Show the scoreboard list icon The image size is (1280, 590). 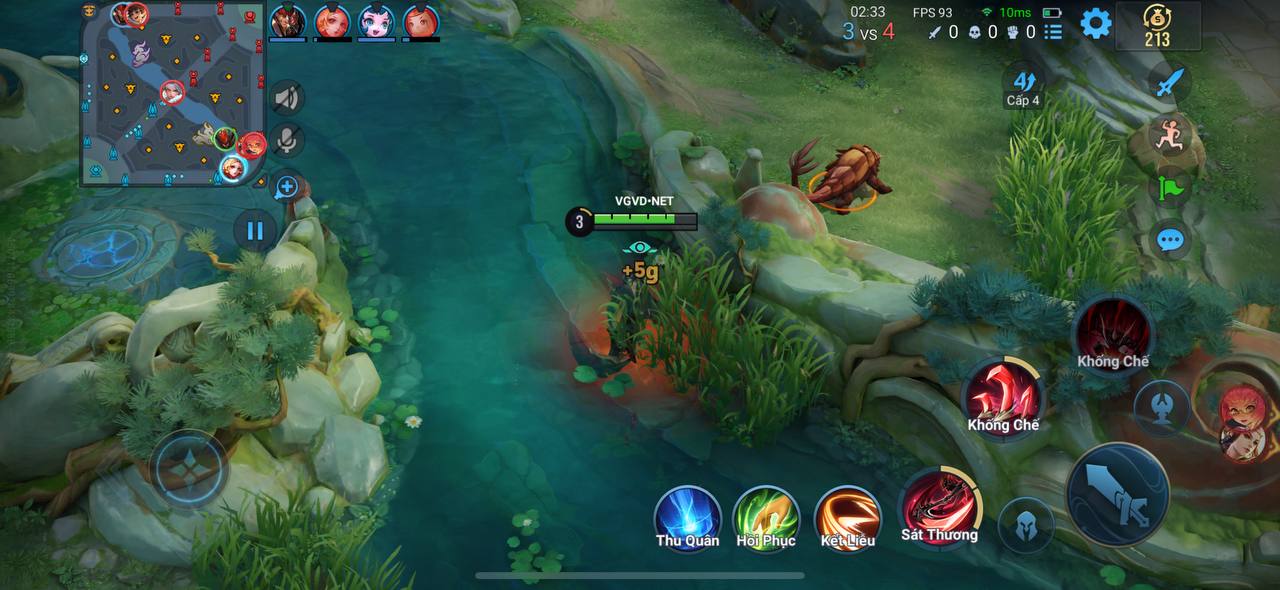pyautogui.click(x=1053, y=32)
